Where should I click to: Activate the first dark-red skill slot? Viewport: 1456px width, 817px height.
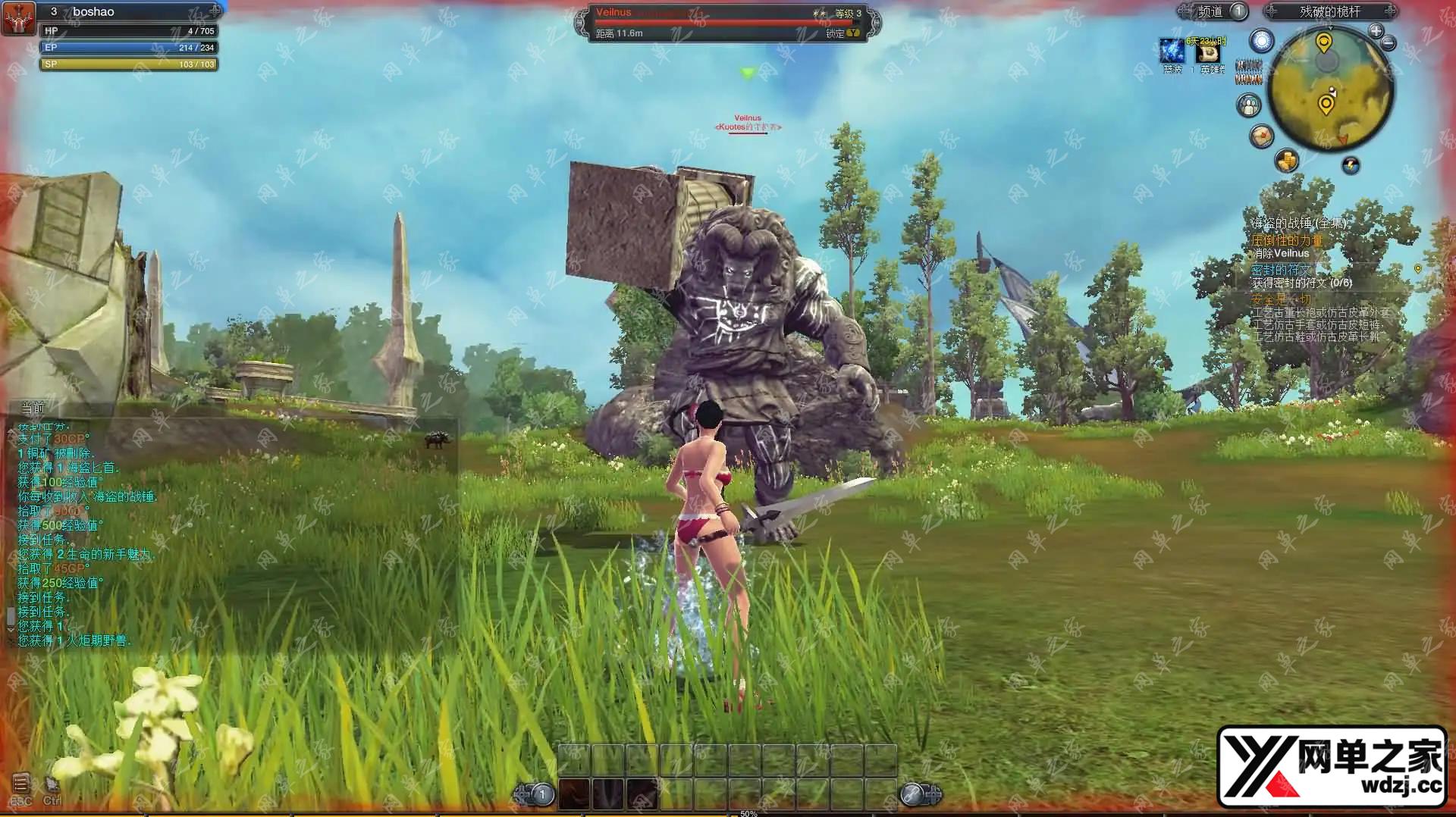(x=574, y=794)
